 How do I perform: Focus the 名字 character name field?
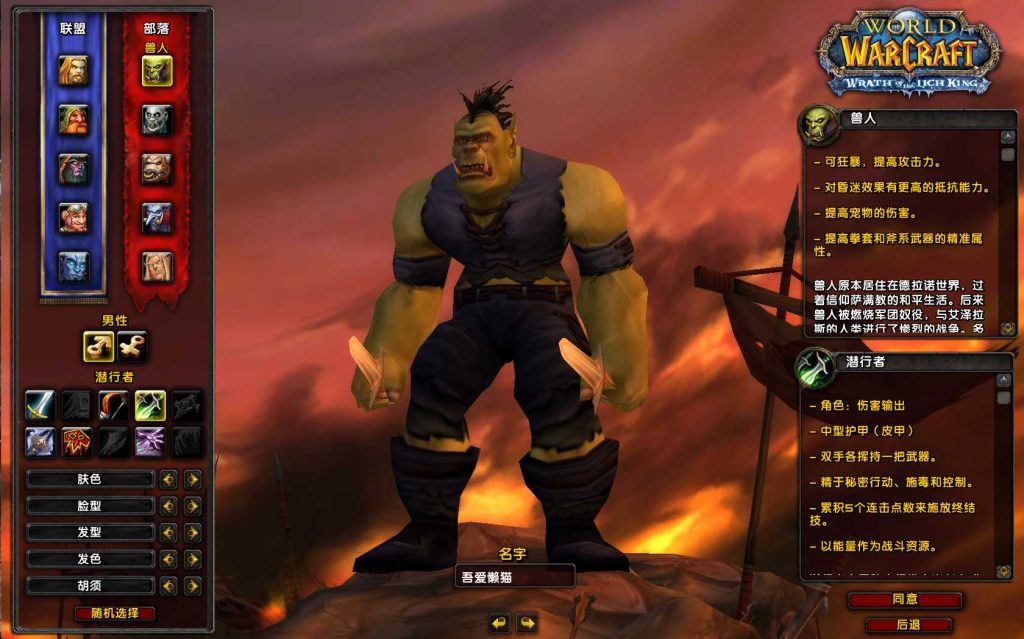pos(514,576)
